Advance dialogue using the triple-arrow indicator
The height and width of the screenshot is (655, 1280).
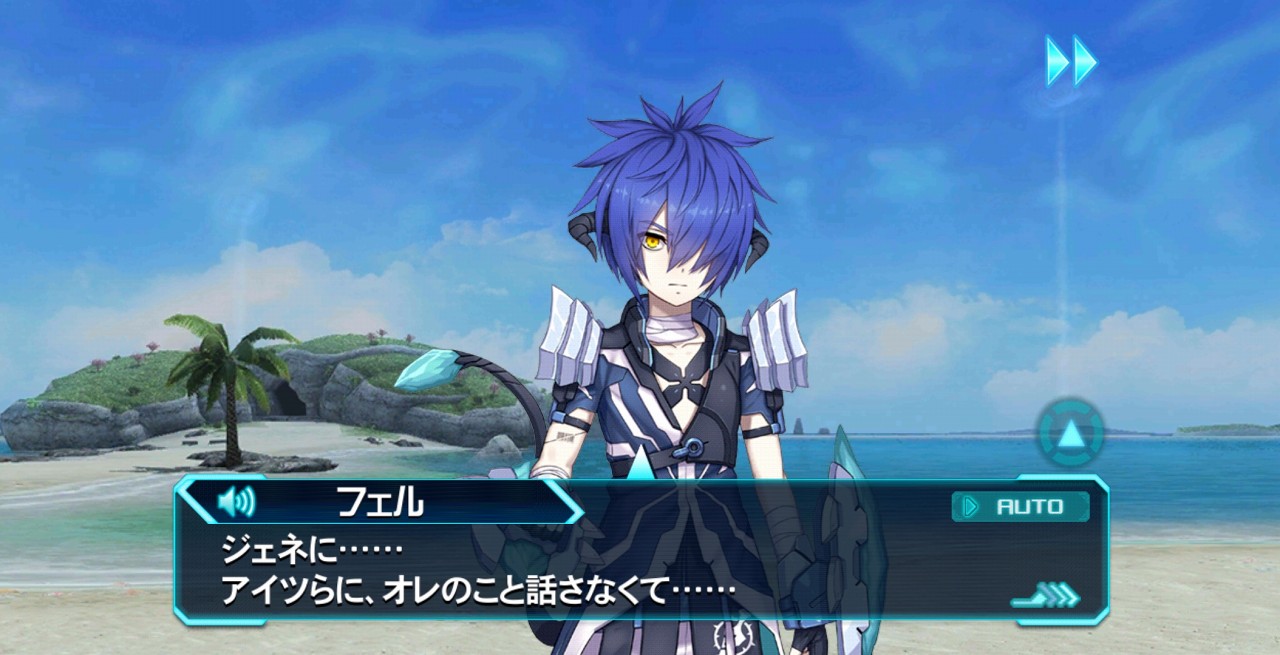tap(1046, 597)
